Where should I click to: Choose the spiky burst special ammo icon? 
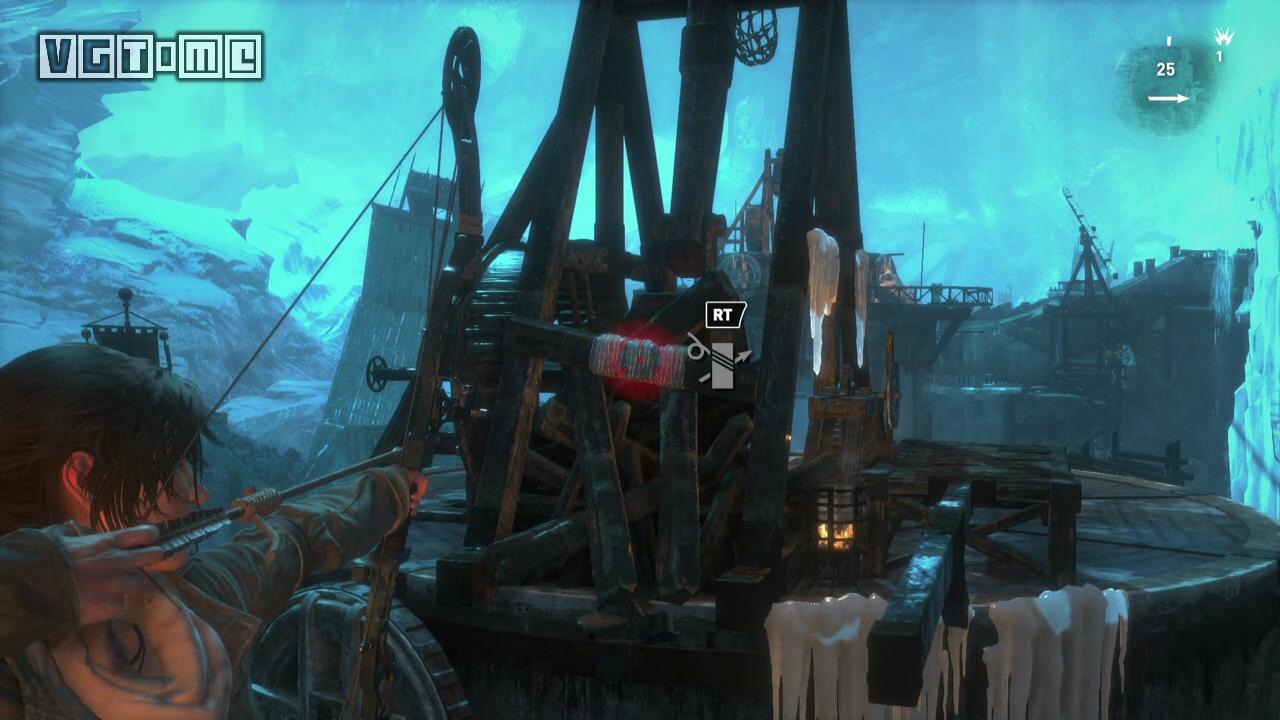pyautogui.click(x=1222, y=37)
